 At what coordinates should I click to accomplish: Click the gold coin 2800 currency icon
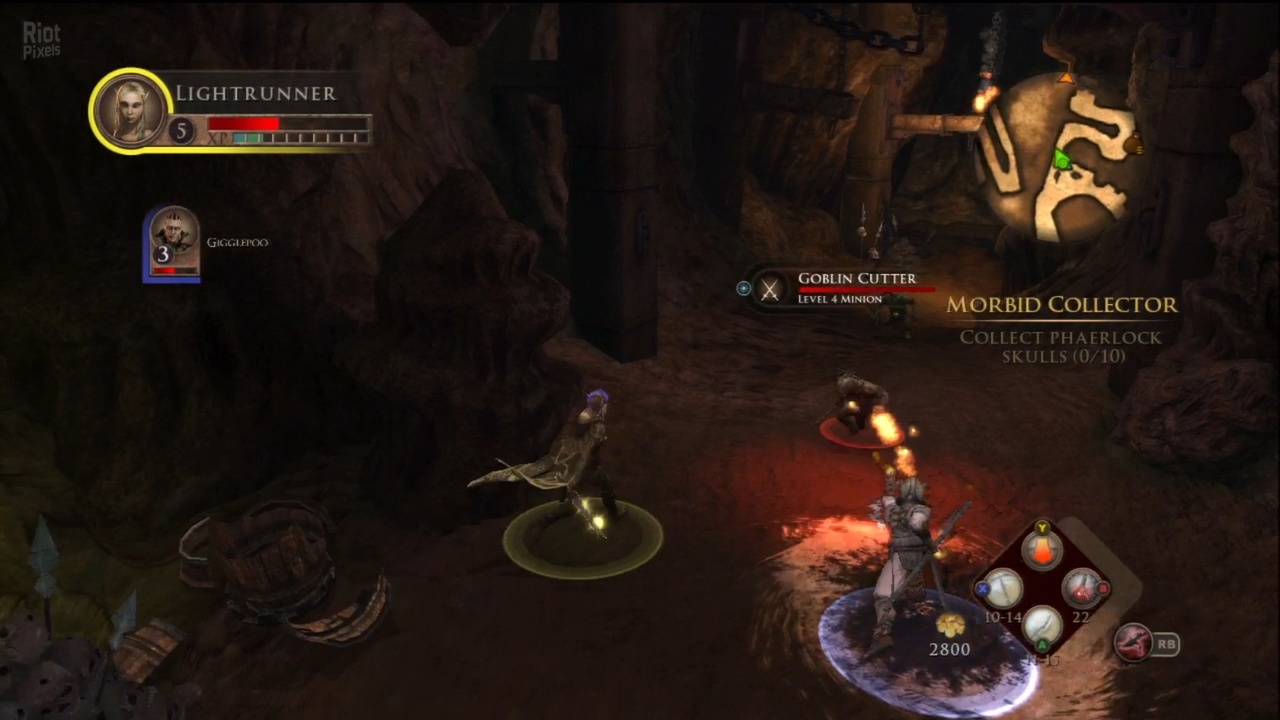coord(949,625)
